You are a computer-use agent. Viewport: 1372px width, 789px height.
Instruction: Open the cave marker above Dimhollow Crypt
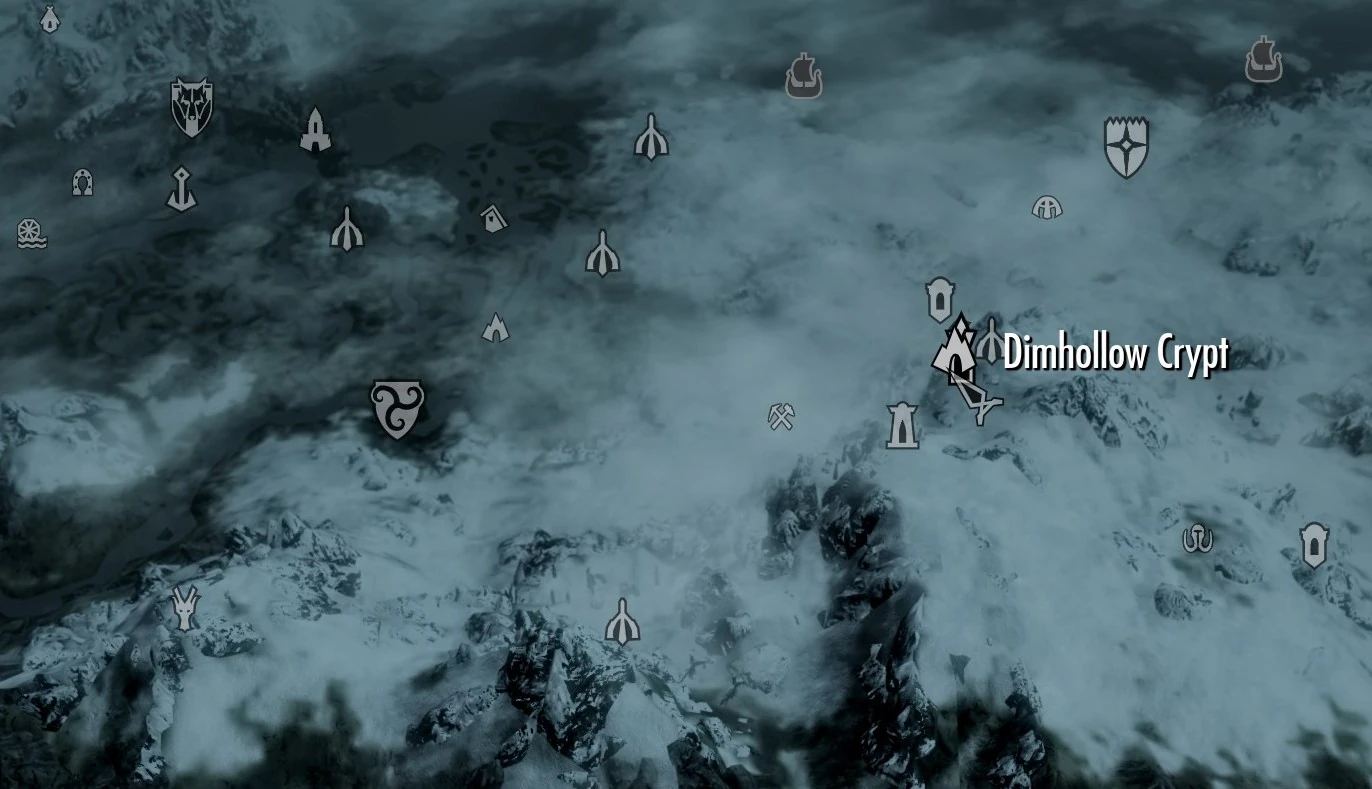pos(938,298)
